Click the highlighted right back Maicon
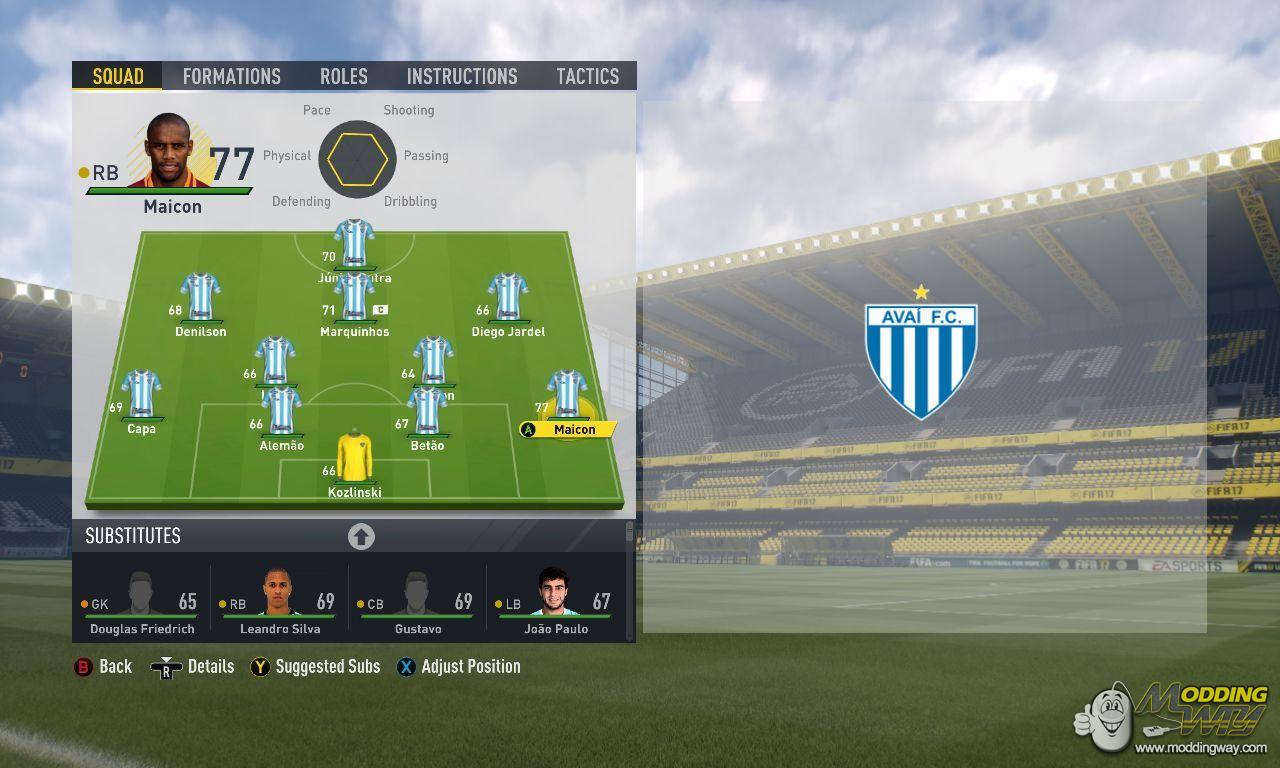Screen dimensions: 1280x768 [x=567, y=395]
